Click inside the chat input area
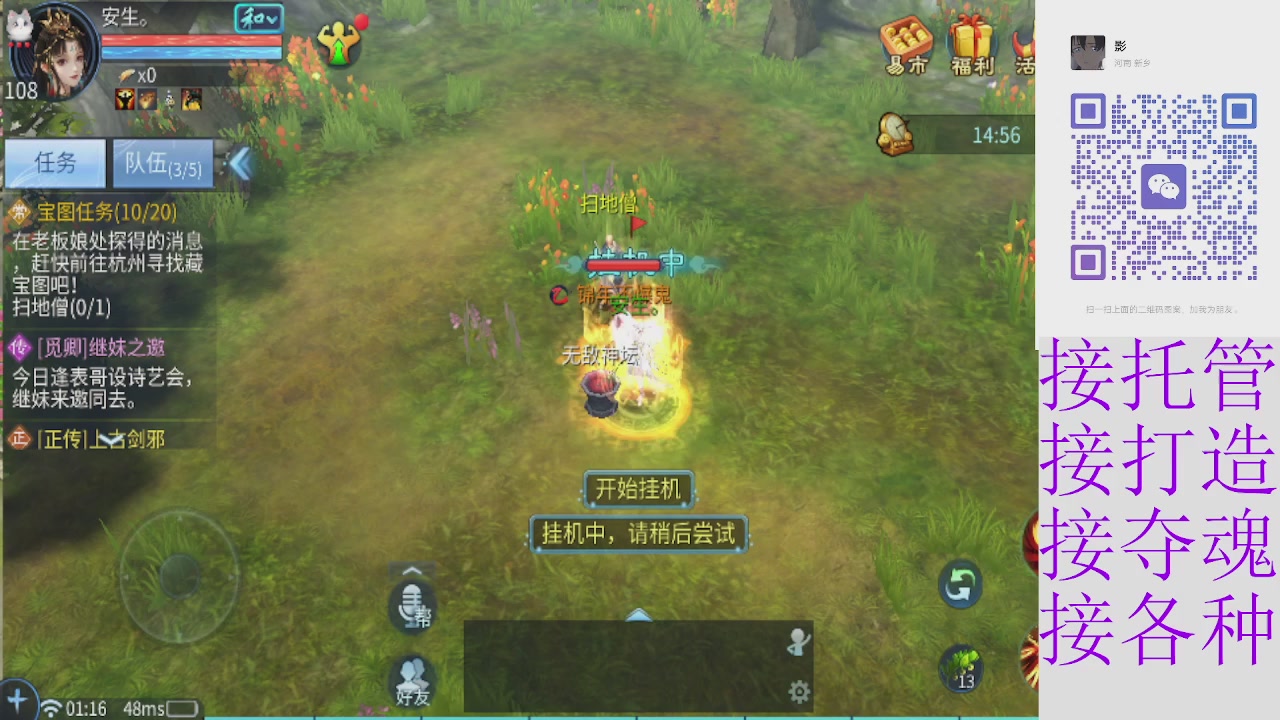The width and height of the screenshot is (1280, 720). 620,665
